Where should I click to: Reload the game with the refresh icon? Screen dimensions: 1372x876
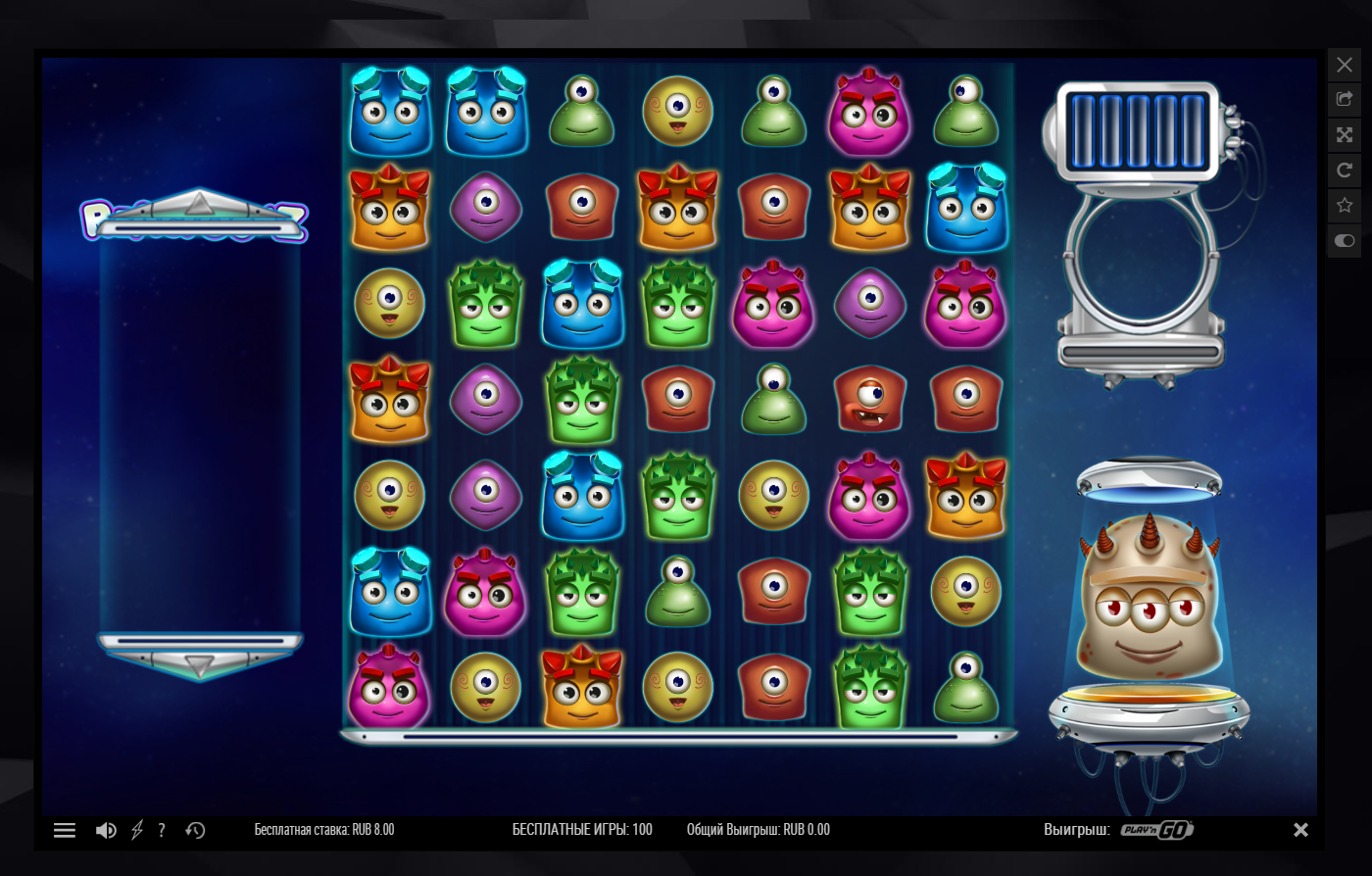coord(1345,170)
